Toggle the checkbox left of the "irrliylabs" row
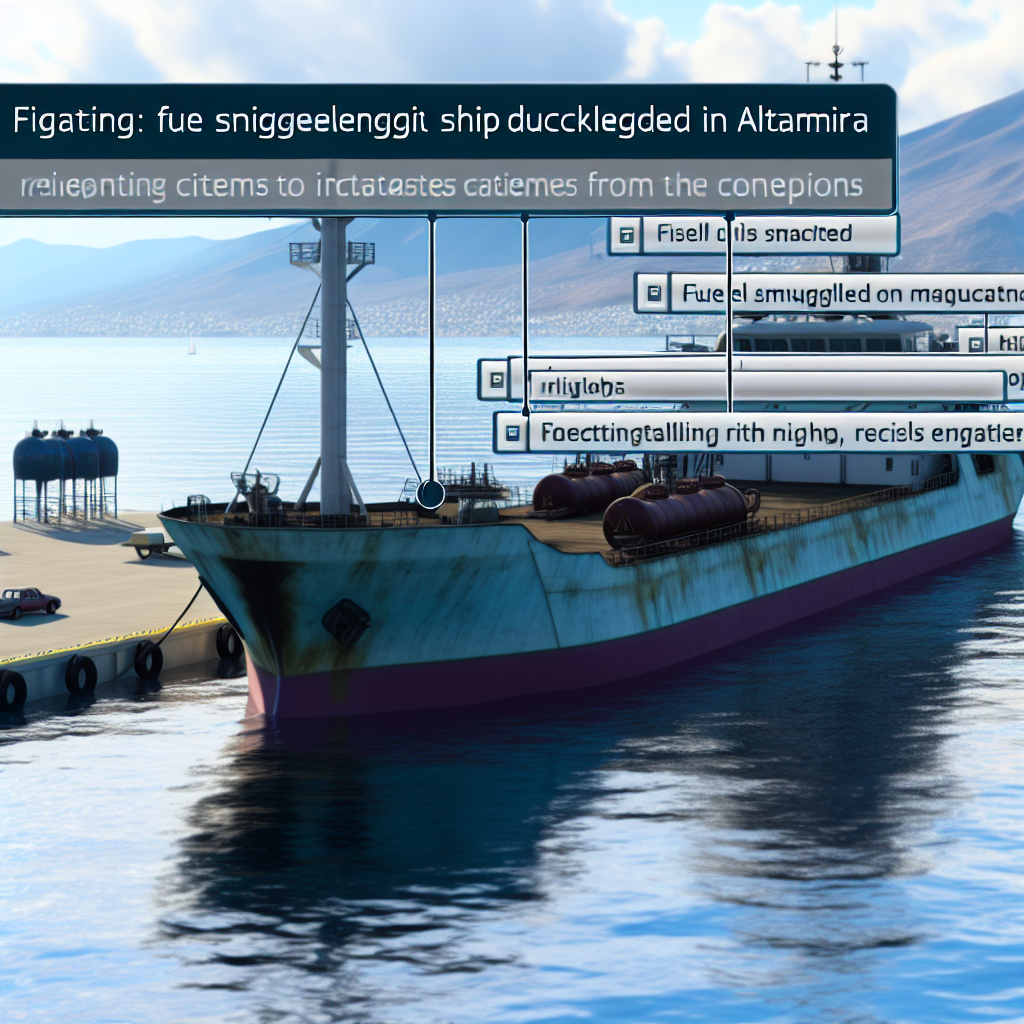The image size is (1024, 1024). coord(494,380)
